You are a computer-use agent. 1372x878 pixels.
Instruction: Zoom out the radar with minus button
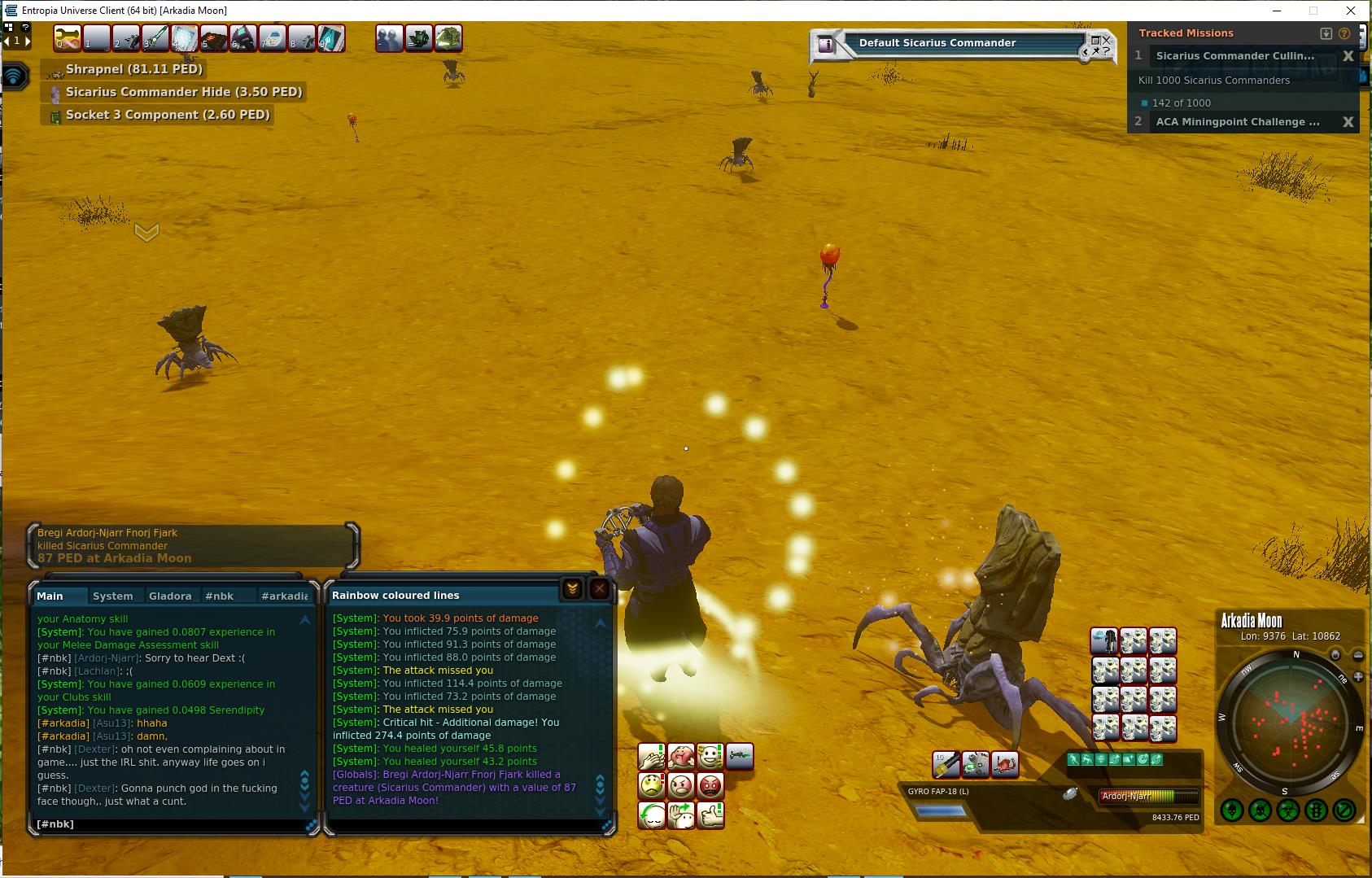coord(1358,655)
